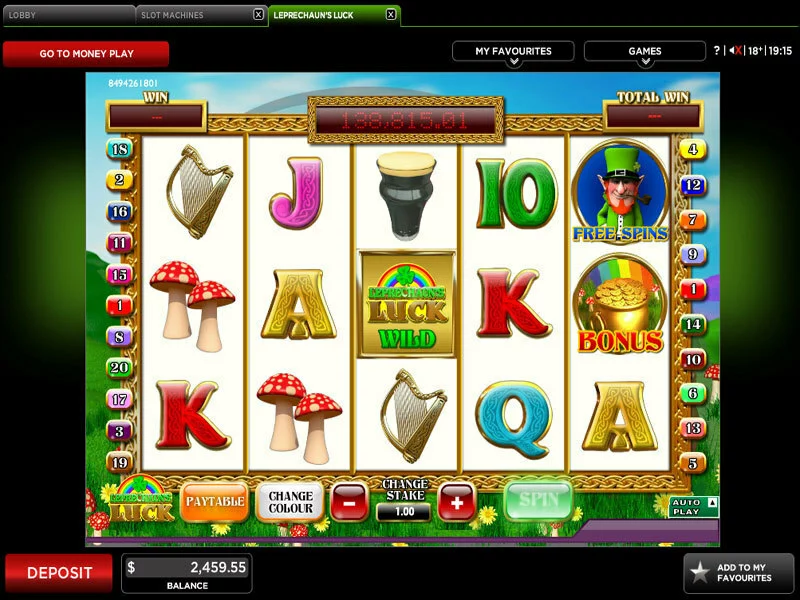Select payline number 4
800x600 pixels.
coord(692,150)
